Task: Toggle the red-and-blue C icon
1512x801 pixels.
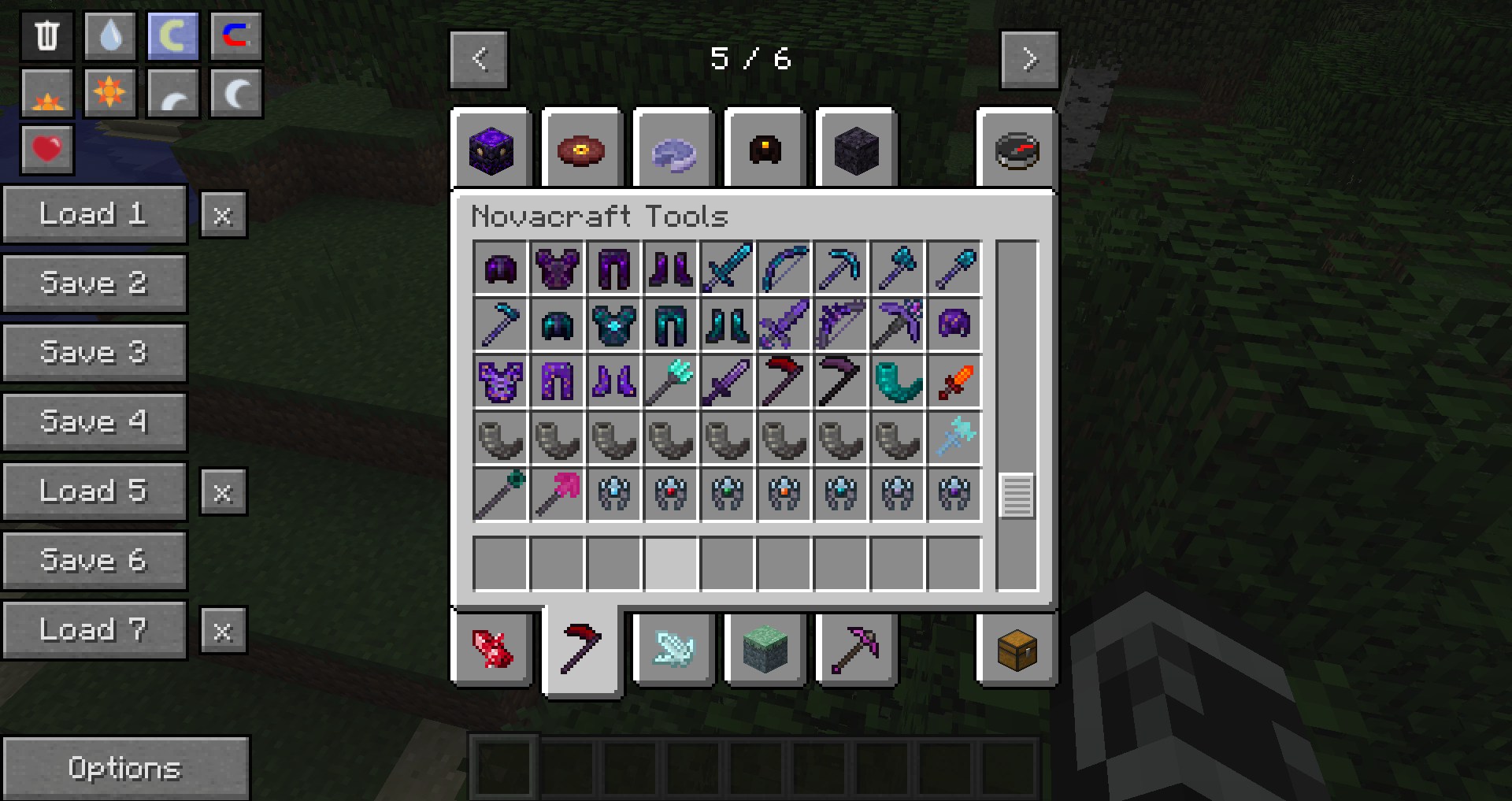Action: tap(235, 35)
